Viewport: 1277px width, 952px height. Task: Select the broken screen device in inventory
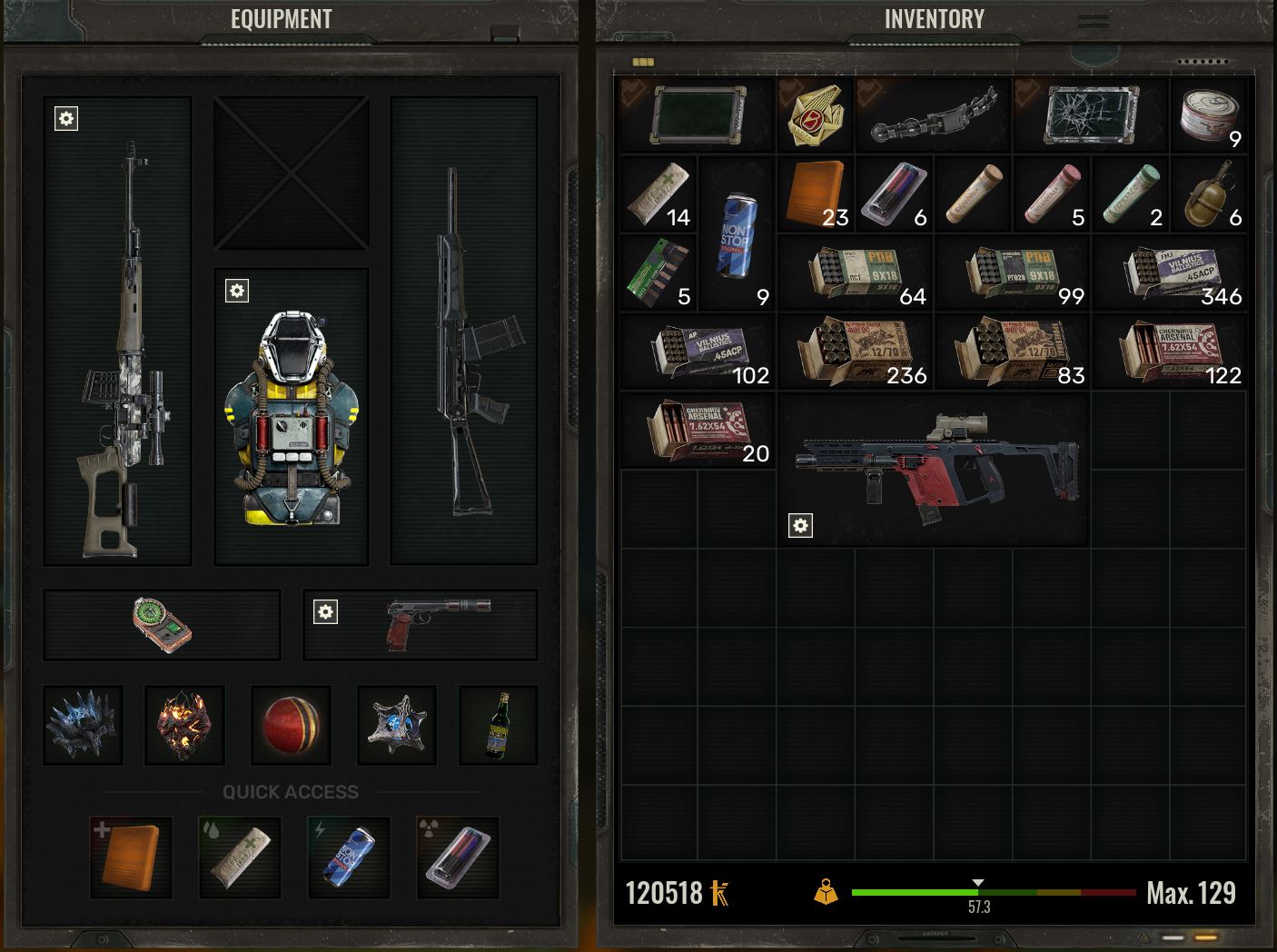(1091, 115)
